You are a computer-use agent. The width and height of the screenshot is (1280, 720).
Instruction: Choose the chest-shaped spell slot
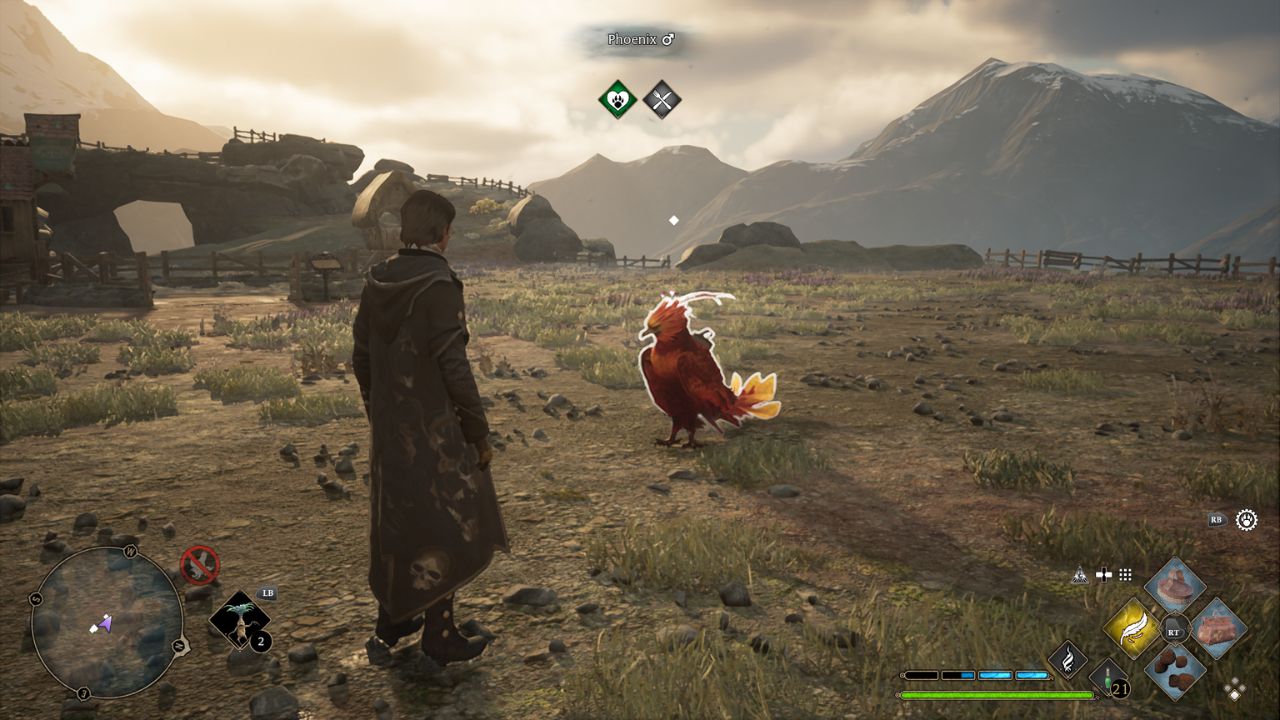pyautogui.click(x=1218, y=629)
